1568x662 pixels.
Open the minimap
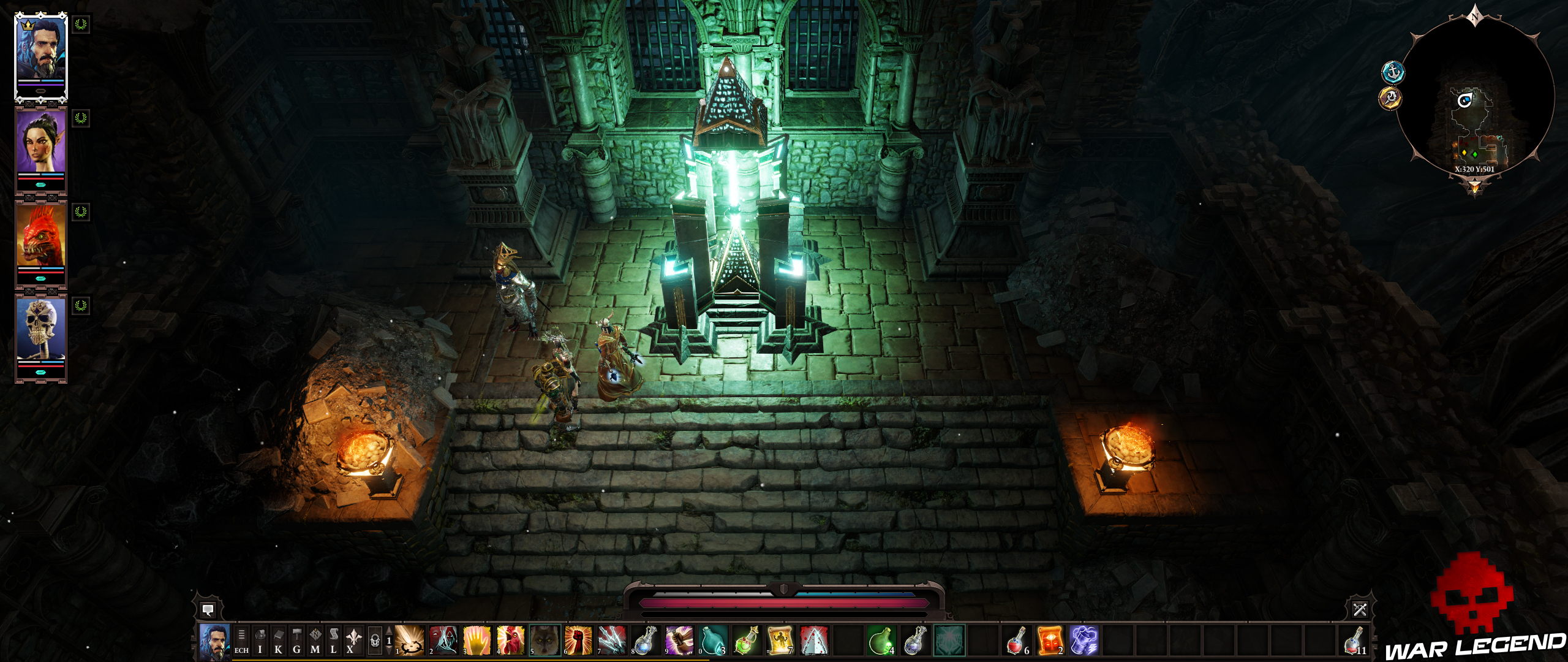[1475, 98]
